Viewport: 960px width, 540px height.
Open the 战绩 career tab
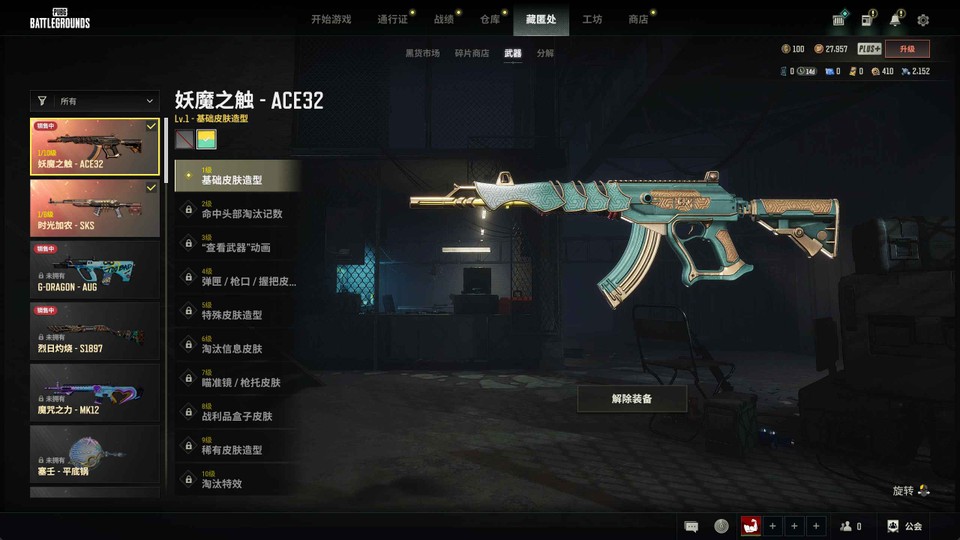(x=443, y=19)
